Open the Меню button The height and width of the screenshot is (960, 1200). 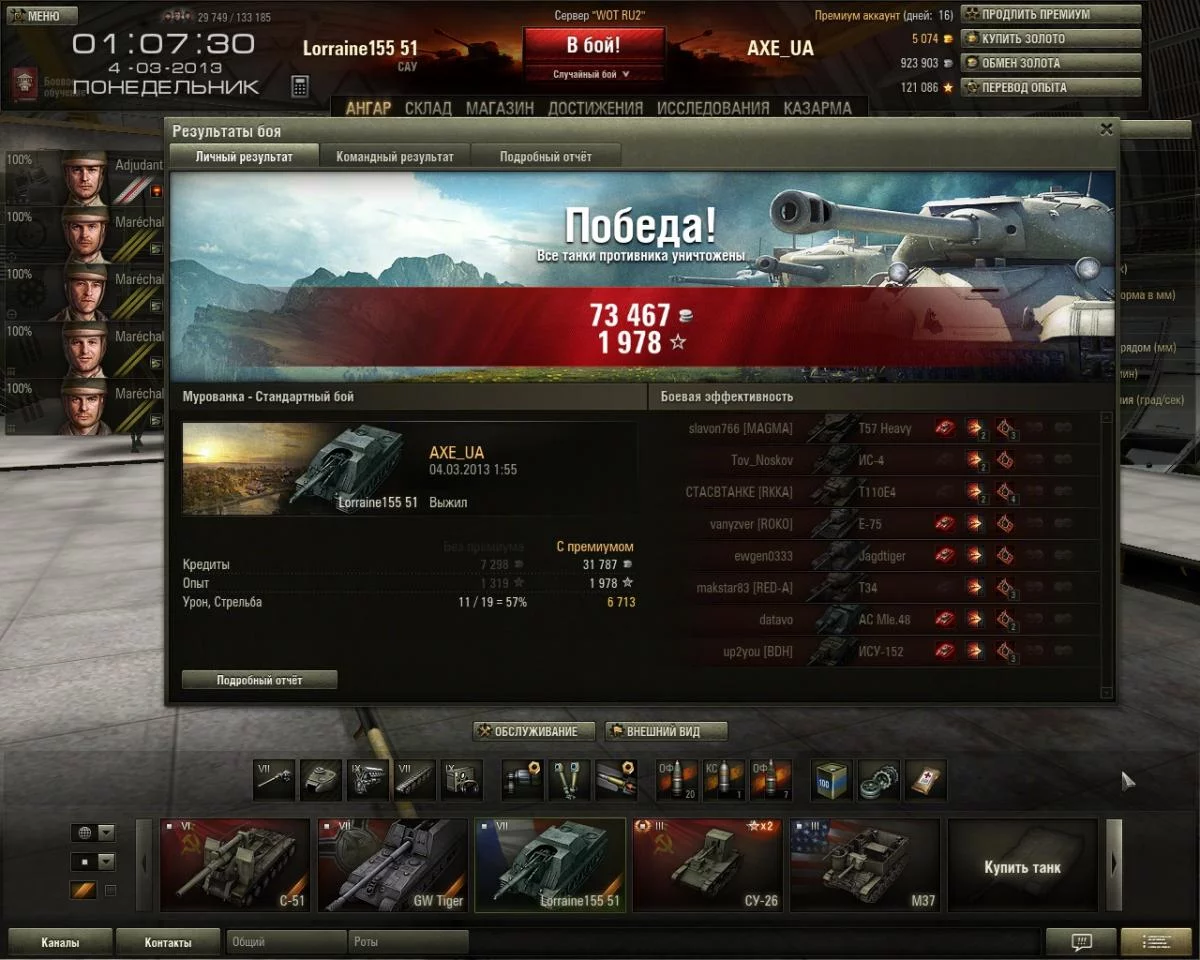[x=42, y=16]
